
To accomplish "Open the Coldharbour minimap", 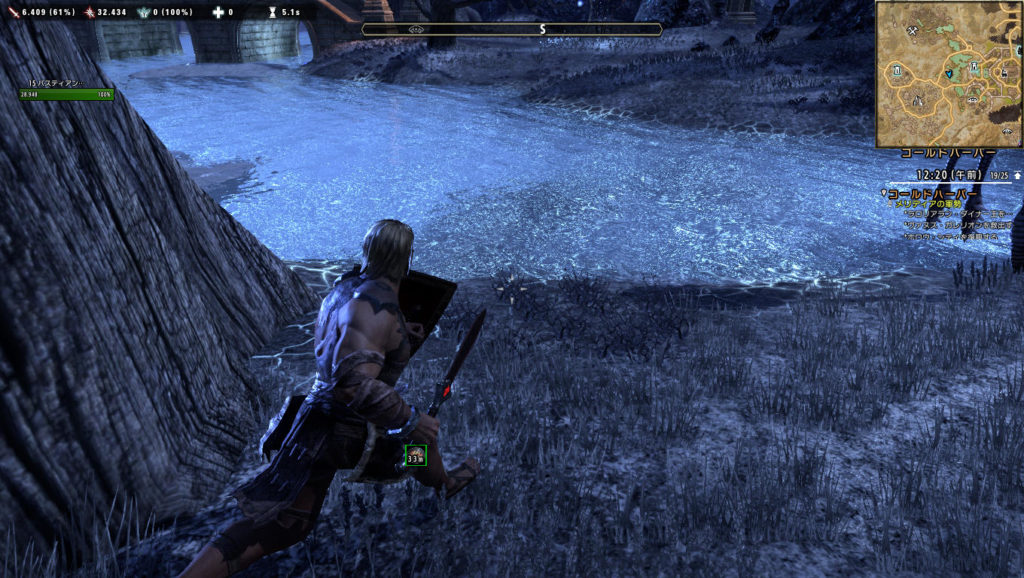I will point(949,74).
